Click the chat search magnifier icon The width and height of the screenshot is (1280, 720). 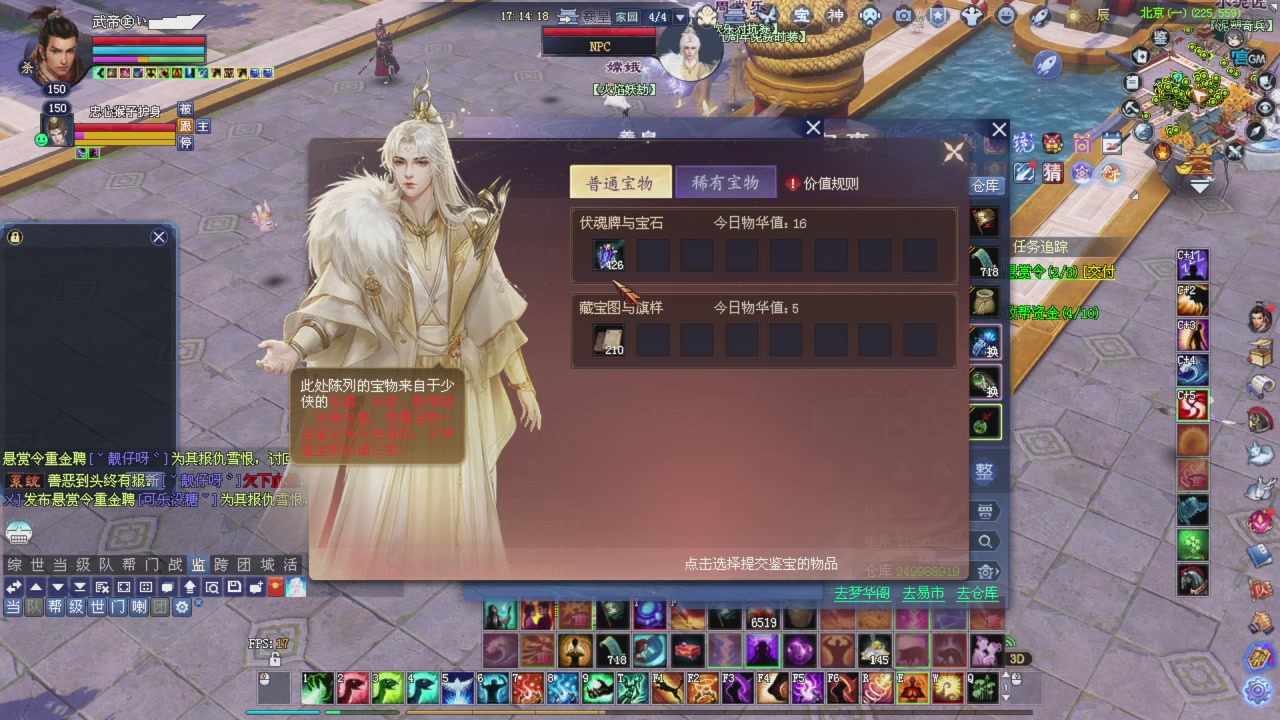[212, 587]
